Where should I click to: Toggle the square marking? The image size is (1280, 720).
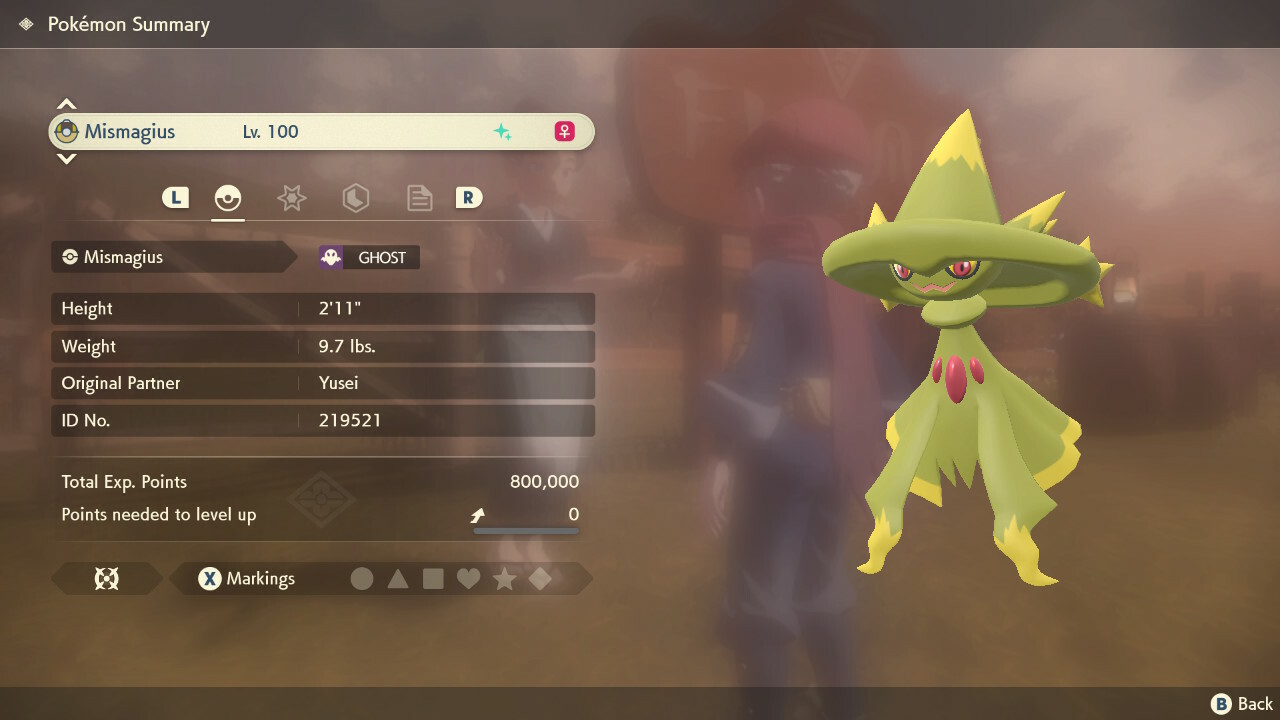433,579
